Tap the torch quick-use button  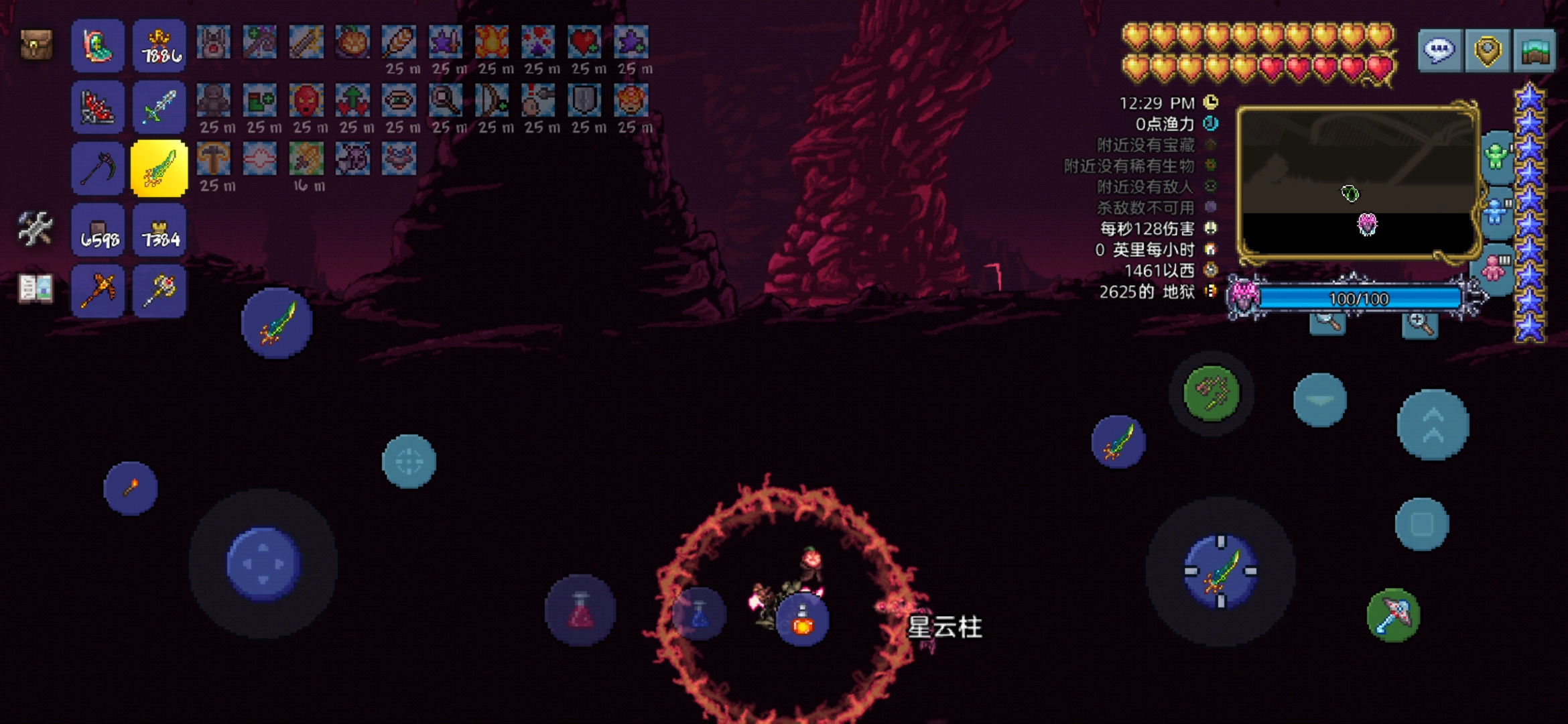131,487
